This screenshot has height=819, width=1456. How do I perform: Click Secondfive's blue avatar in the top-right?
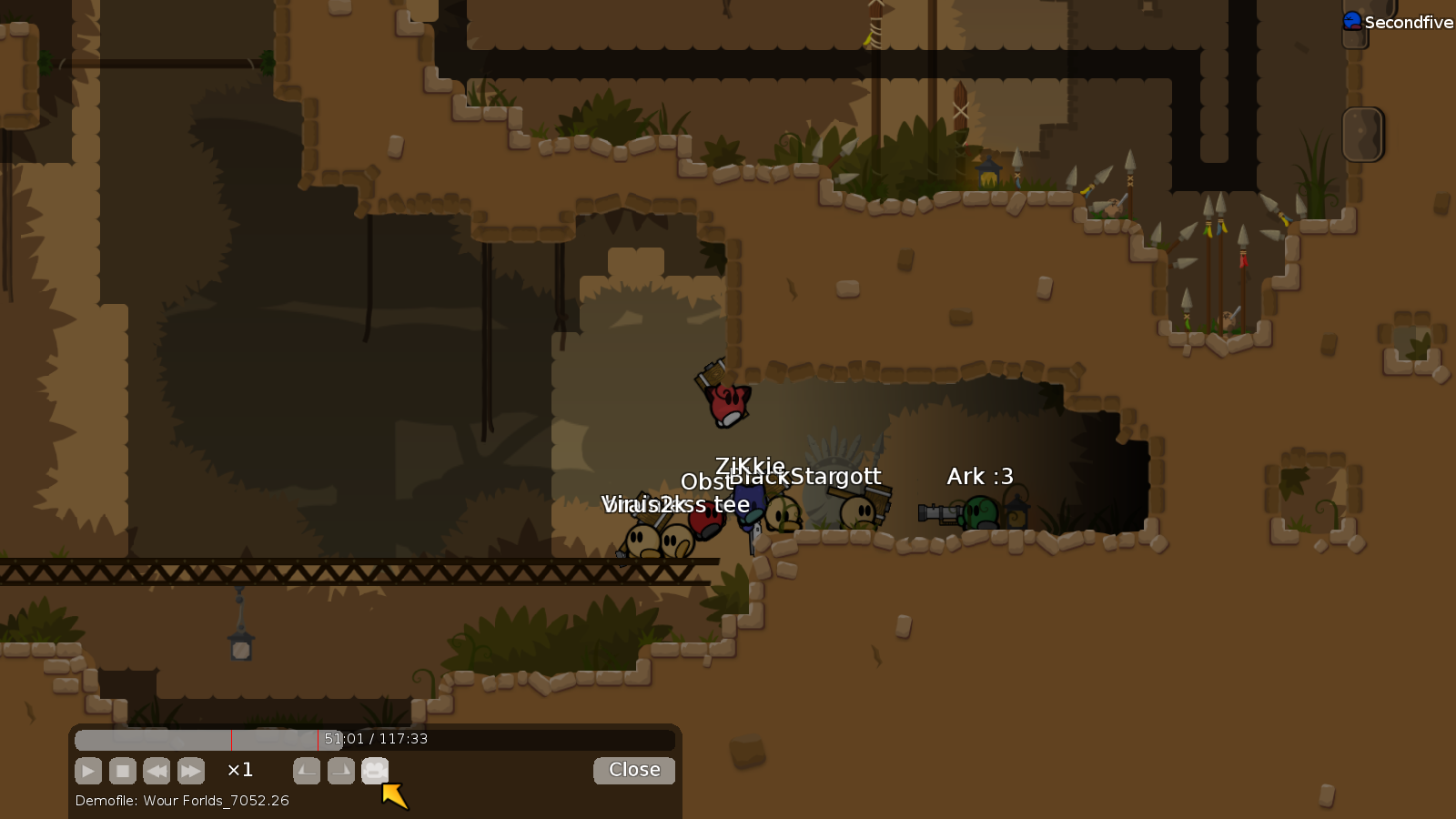tap(1354, 20)
